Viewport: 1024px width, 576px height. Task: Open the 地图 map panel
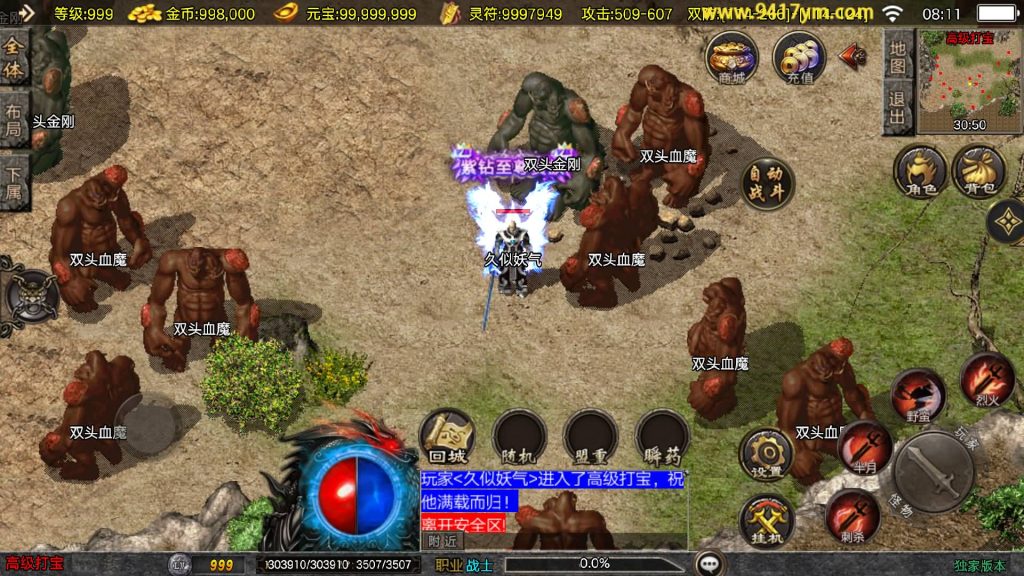pos(898,58)
